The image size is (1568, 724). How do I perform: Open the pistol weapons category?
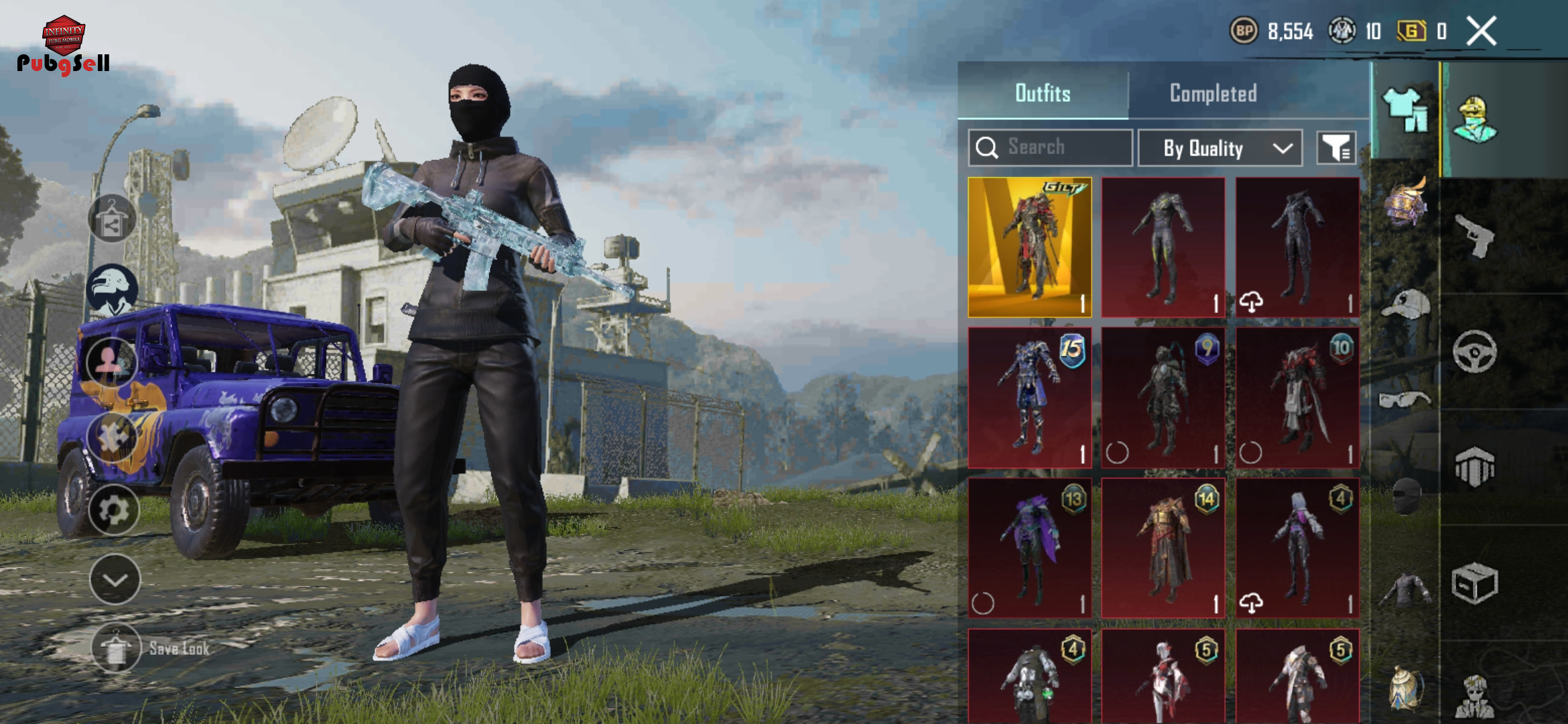point(1474,236)
